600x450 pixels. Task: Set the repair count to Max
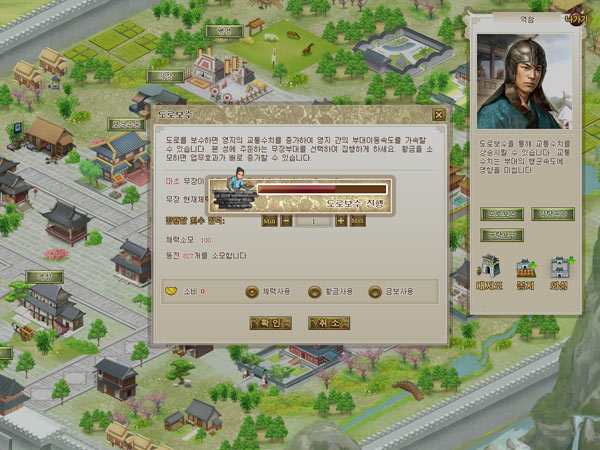pyautogui.click(x=357, y=220)
